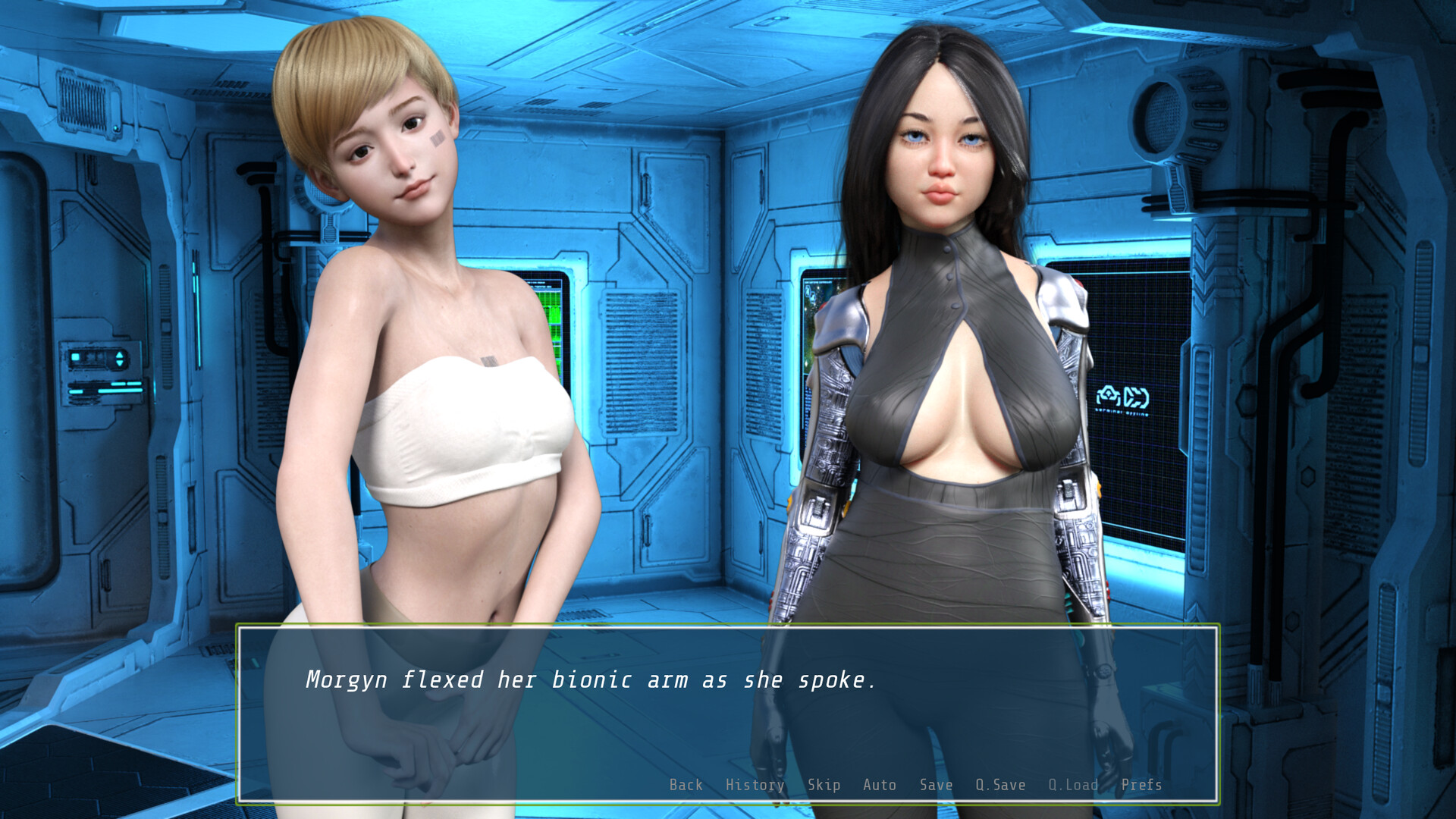Enable Skip mode to fast-forward text
The height and width of the screenshot is (819, 1456).
click(825, 786)
